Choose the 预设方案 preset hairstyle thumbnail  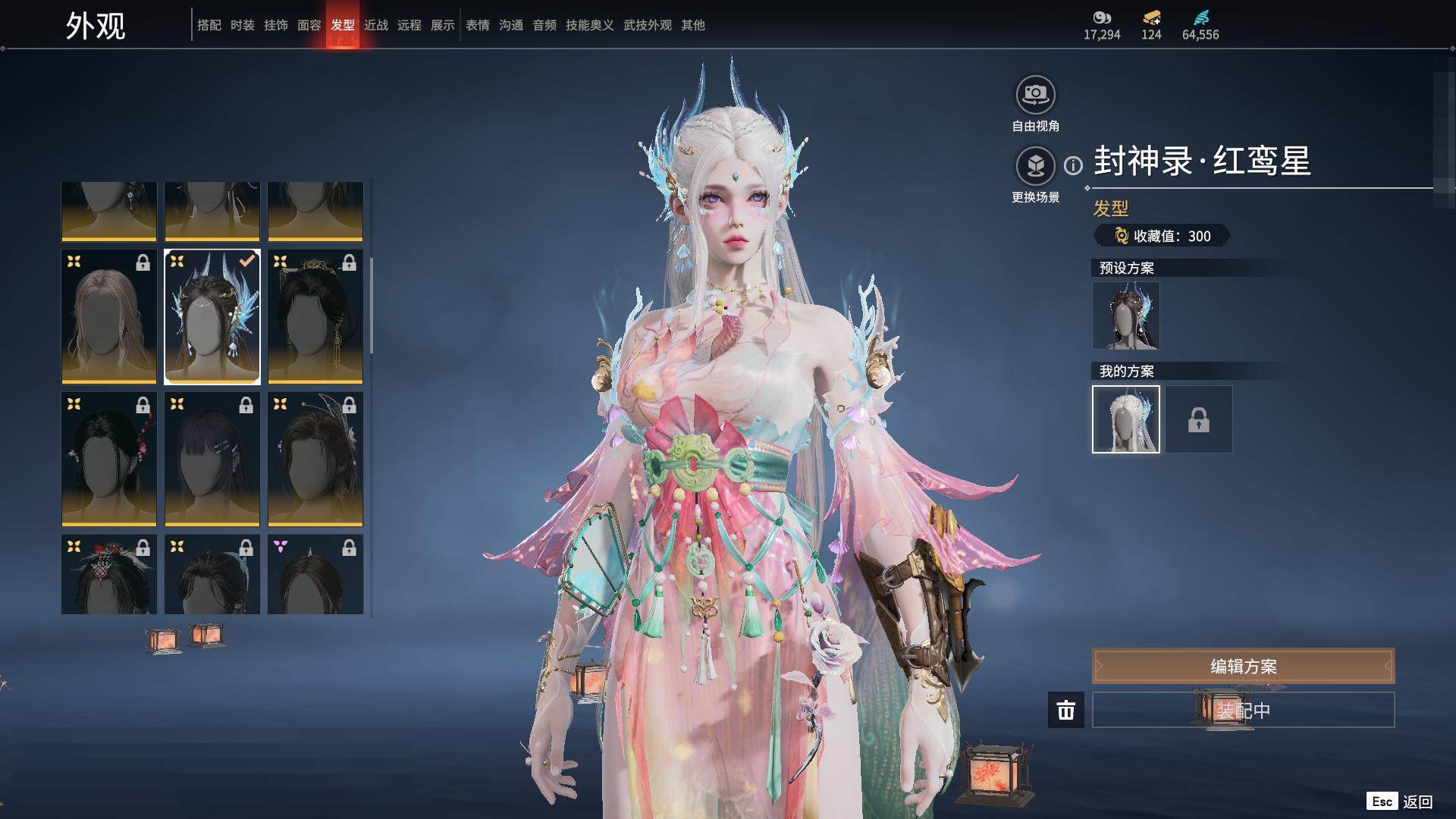click(1125, 315)
